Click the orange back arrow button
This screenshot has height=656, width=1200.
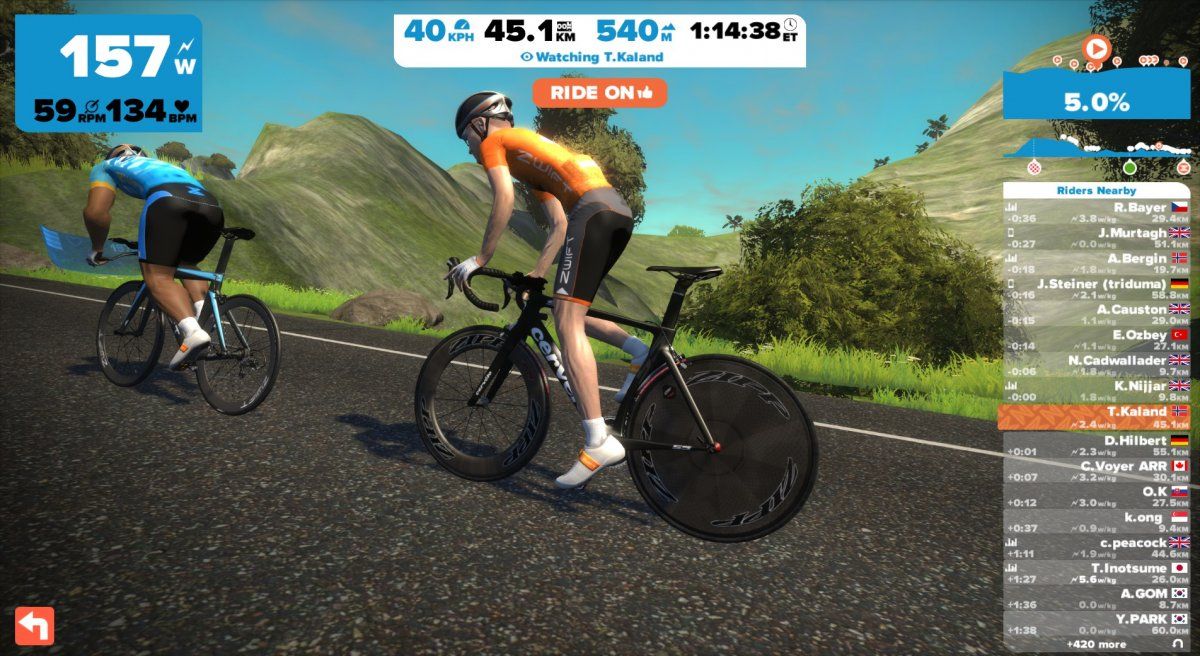tap(34, 625)
